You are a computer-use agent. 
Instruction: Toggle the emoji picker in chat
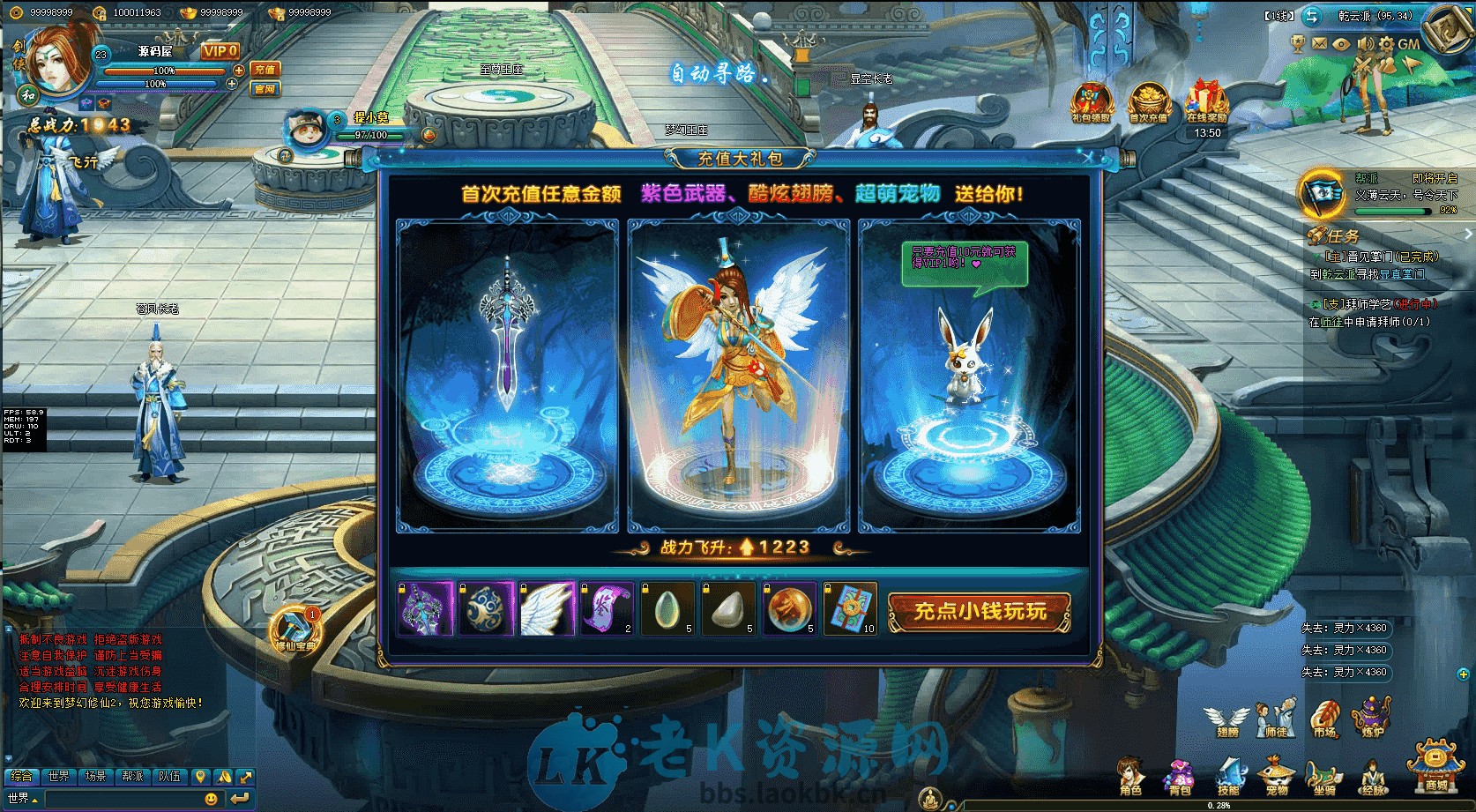click(x=211, y=797)
